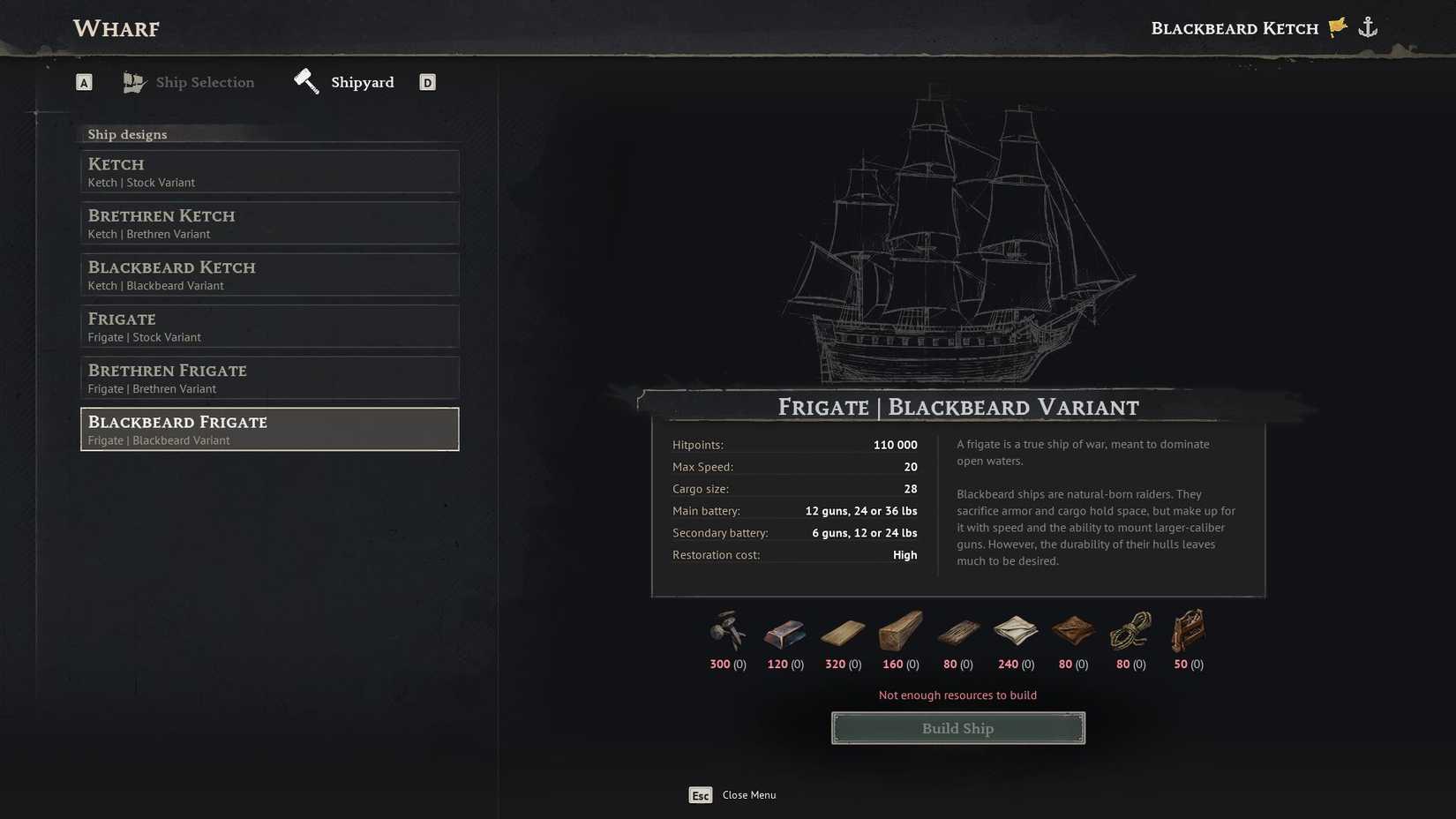The height and width of the screenshot is (819, 1456).
Task: Click the wooden plank resource icon
Action: coord(841,631)
